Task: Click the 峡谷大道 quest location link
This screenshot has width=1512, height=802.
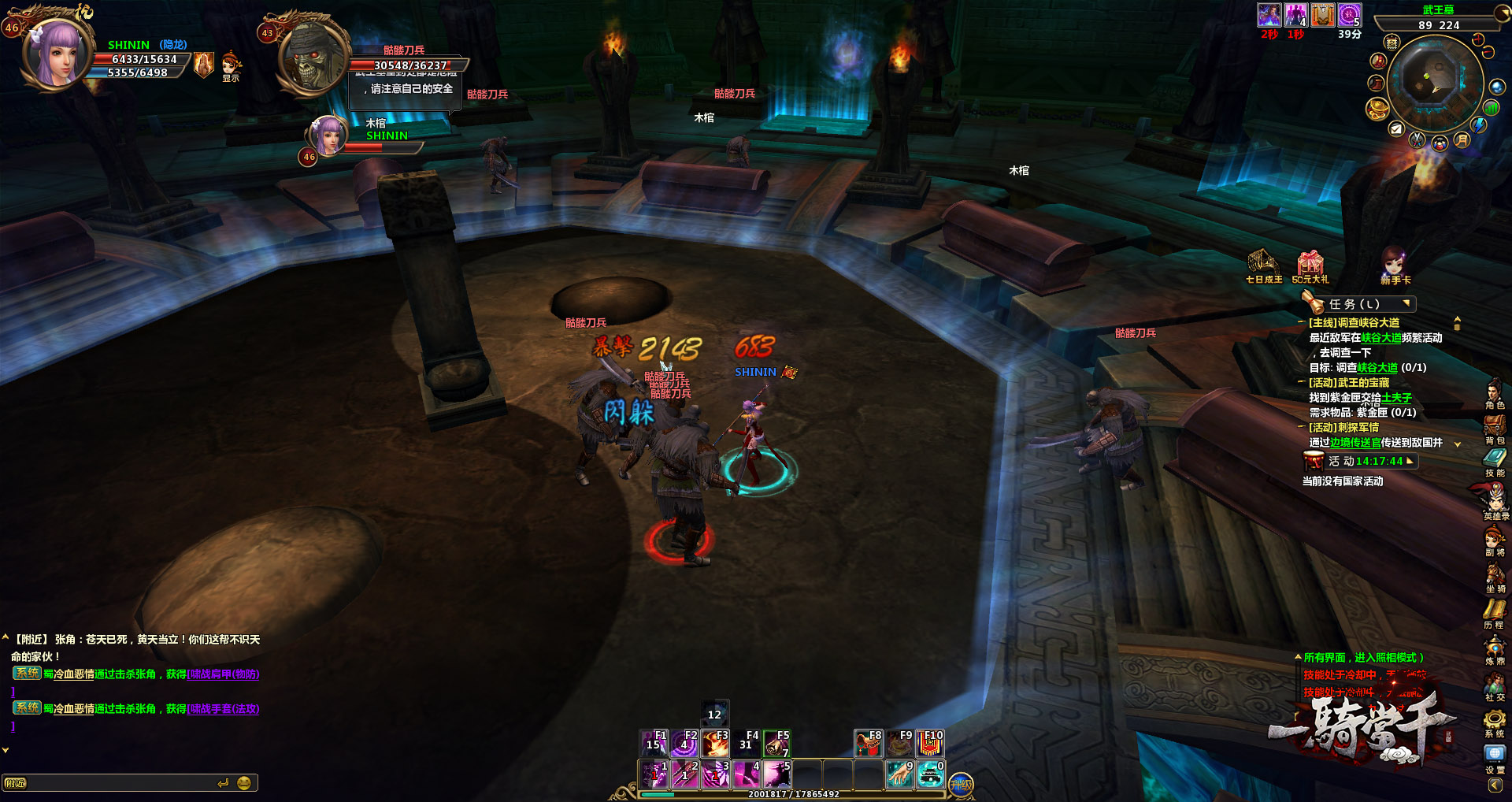Action: coord(1381,338)
